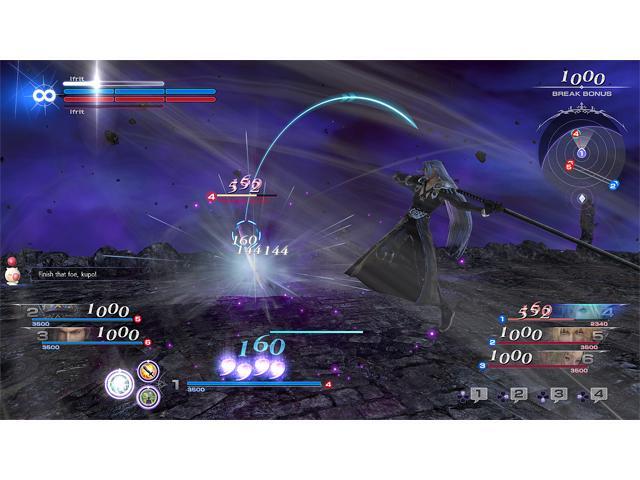Activate the large white glowing skill icon
Image resolution: width=640 pixels, height=480 pixels.
(x=121, y=383)
